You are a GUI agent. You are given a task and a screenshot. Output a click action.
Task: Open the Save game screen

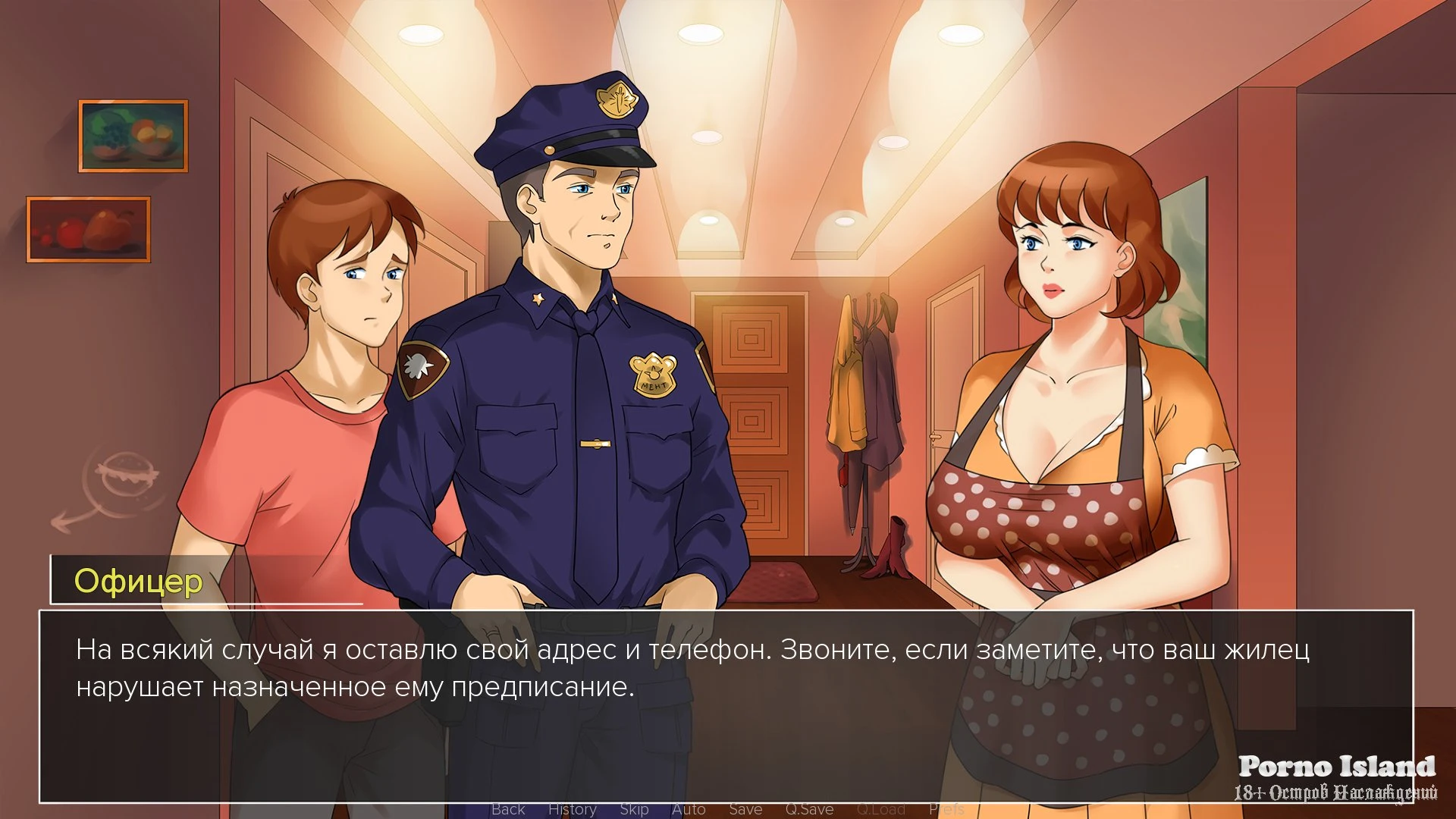745,809
